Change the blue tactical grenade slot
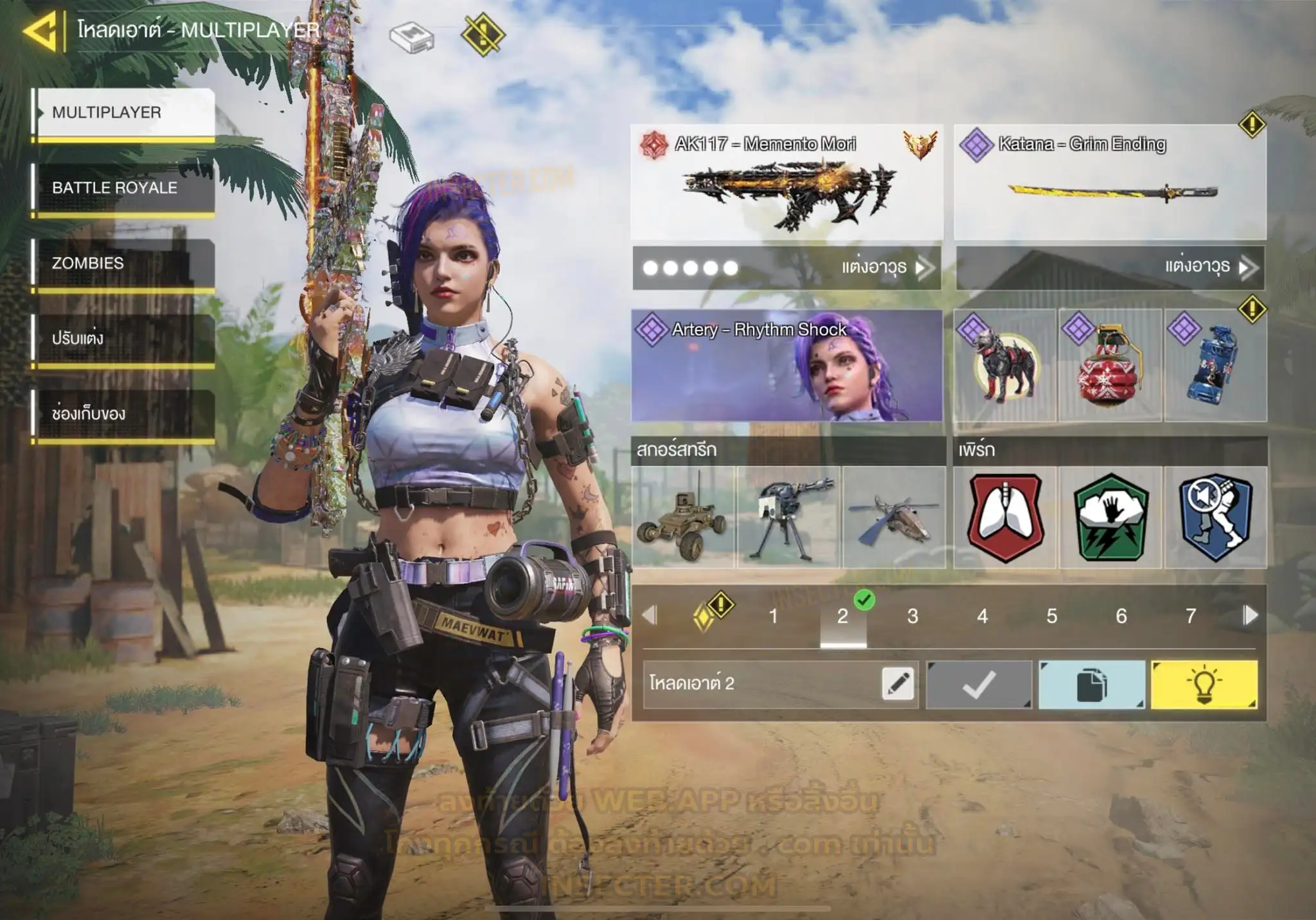The height and width of the screenshot is (920, 1316). (1215, 366)
